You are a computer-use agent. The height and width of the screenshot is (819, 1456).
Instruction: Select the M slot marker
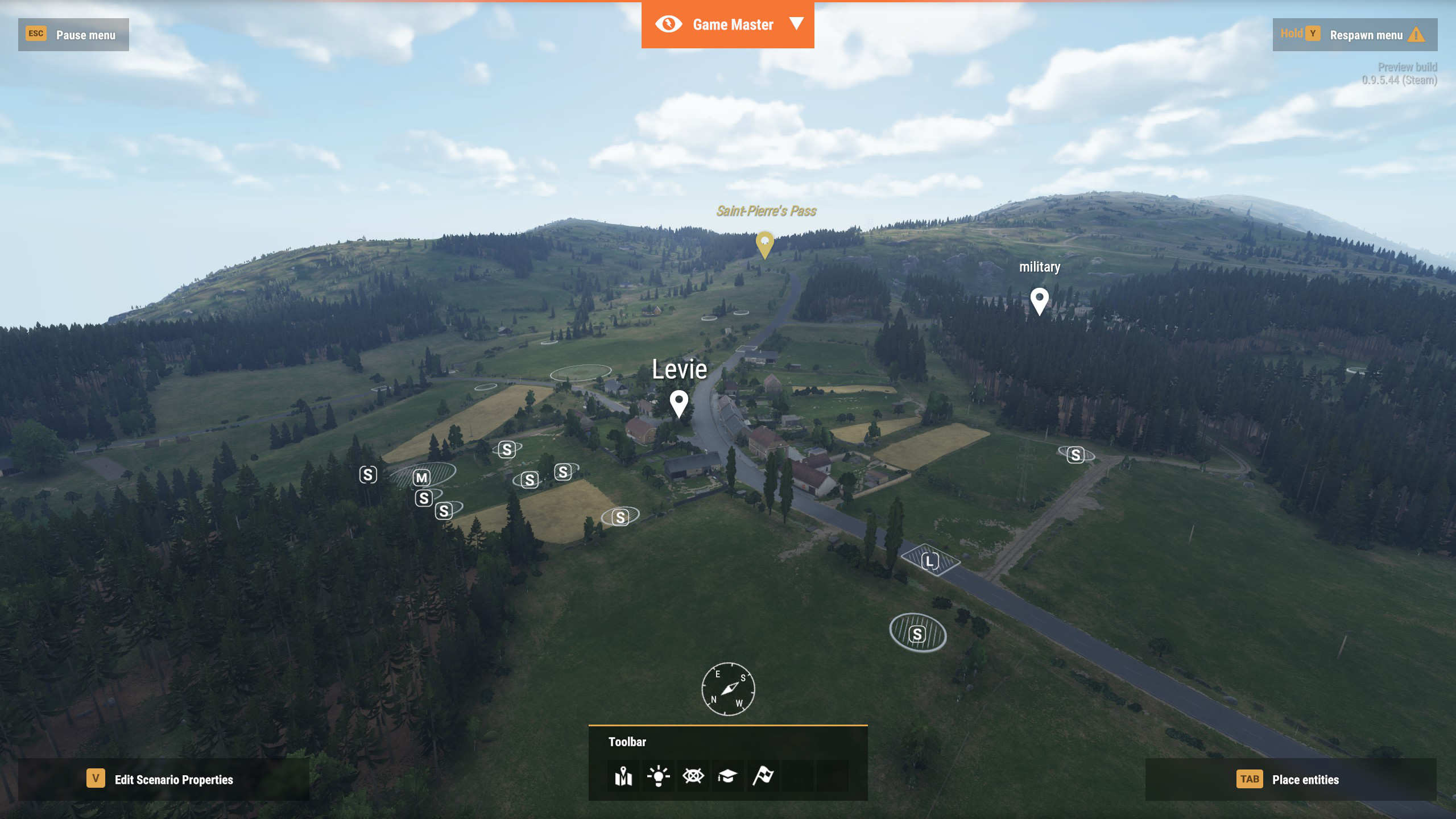[421, 478]
